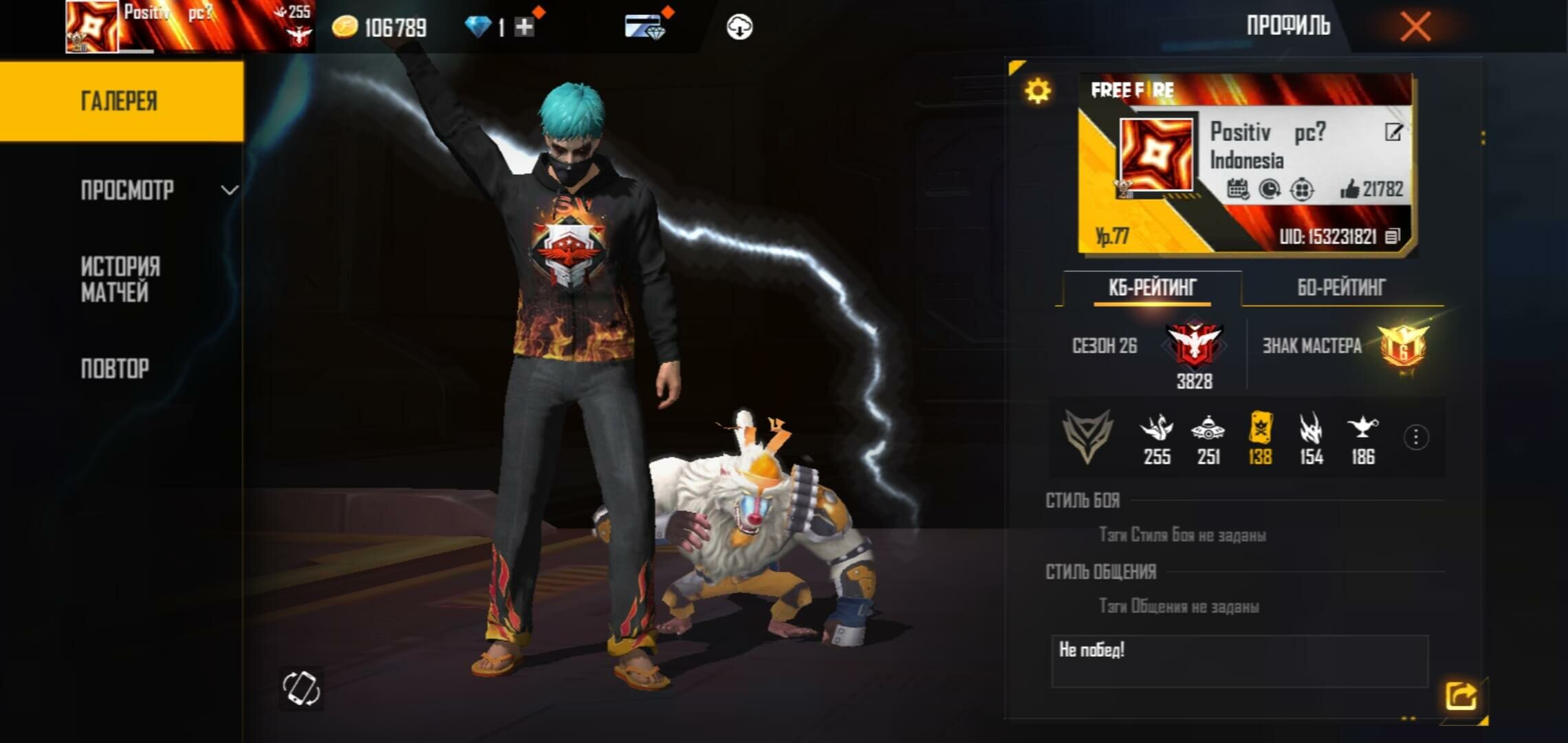Screen dimensions: 1568x743
Task: Open ИСТОРИЯ МАТЧЕЙ match history
Action: [x=120, y=279]
